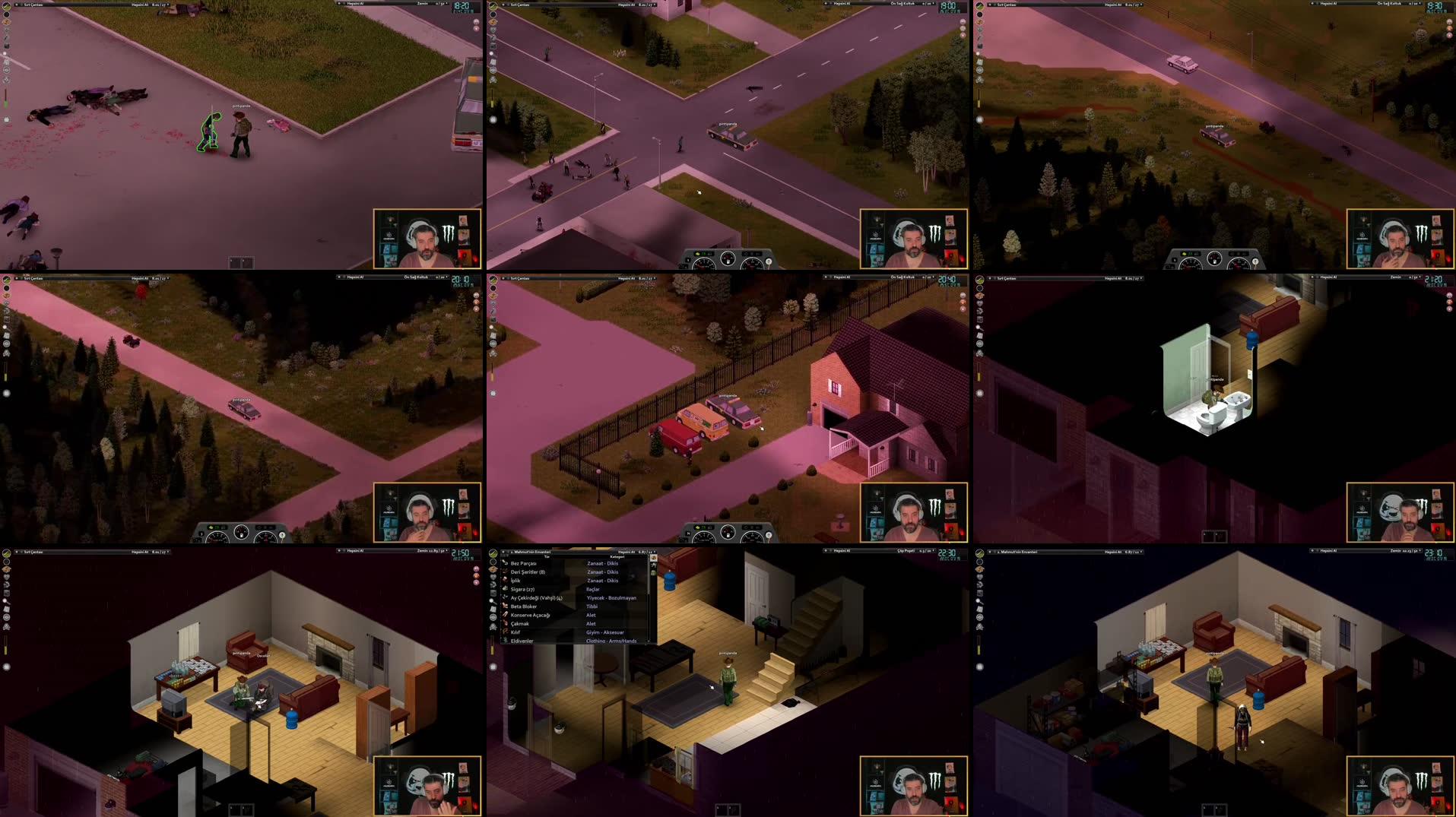Click the İplik thread item icon
The image size is (1456, 817).
click(505, 581)
